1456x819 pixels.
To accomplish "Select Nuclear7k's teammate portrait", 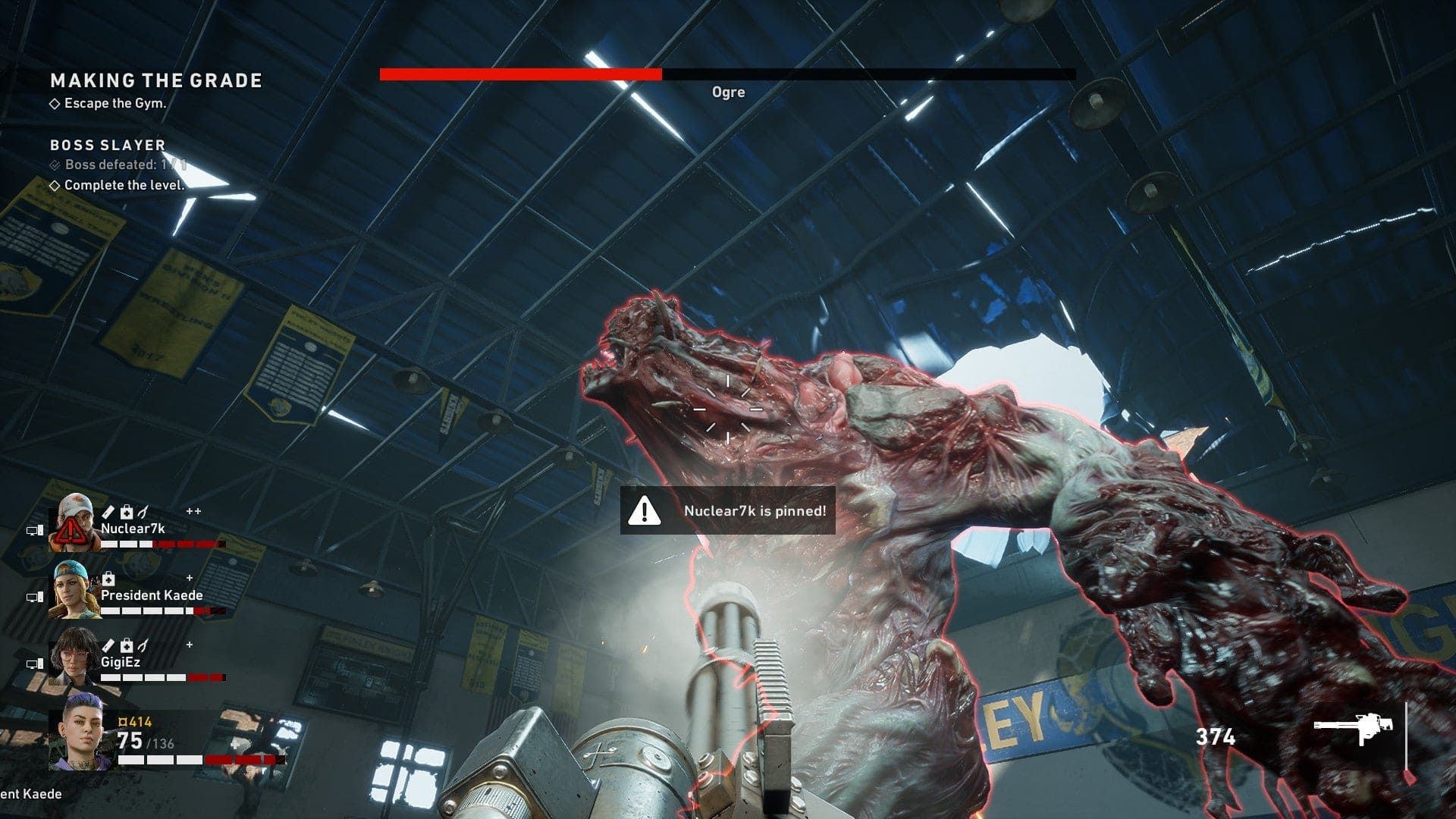I will click(x=74, y=522).
